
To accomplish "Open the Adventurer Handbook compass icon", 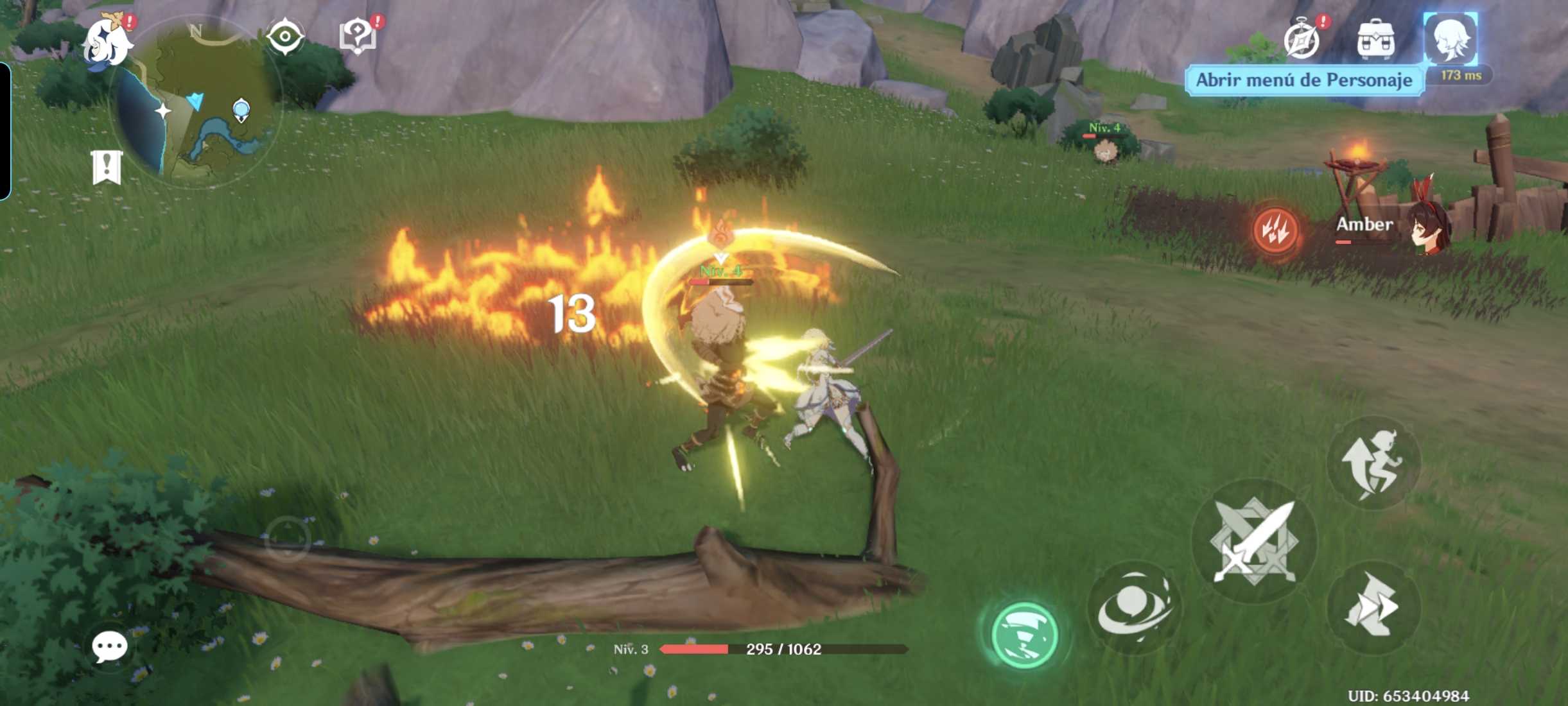I will pyautogui.click(x=1302, y=40).
